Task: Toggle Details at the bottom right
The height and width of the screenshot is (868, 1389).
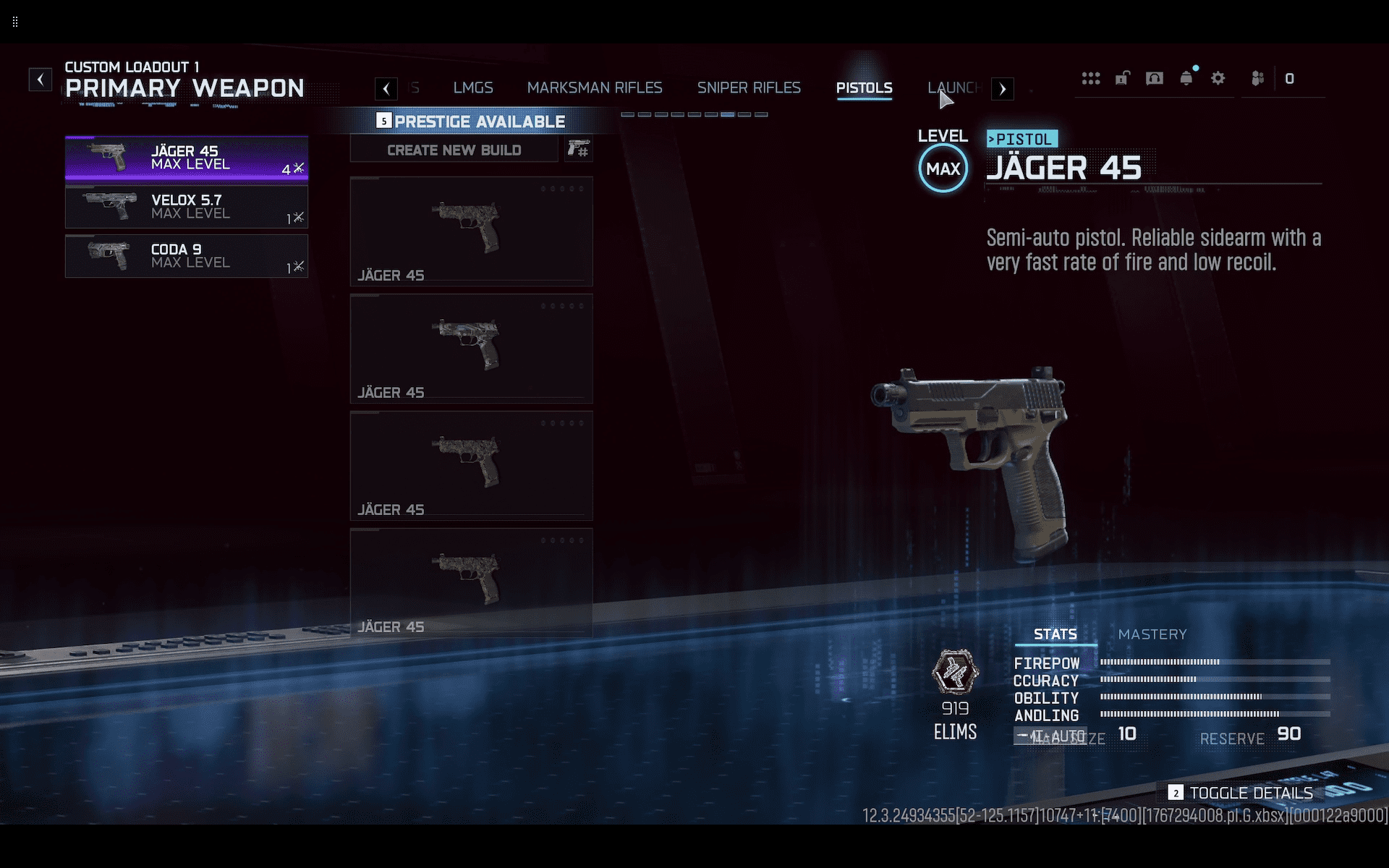Action: pyautogui.click(x=1241, y=793)
